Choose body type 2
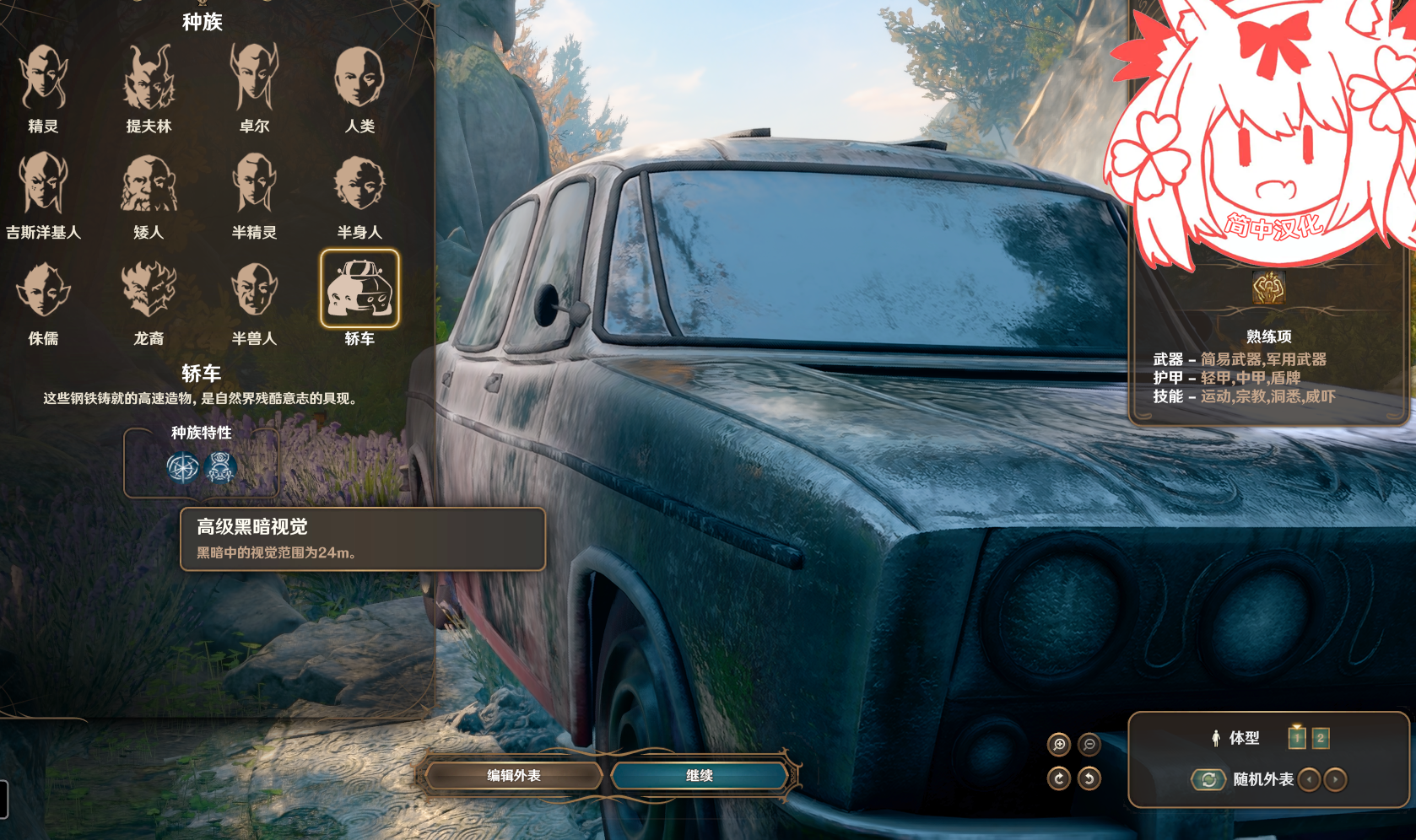Screen dimensions: 1416x840 coord(1321,739)
